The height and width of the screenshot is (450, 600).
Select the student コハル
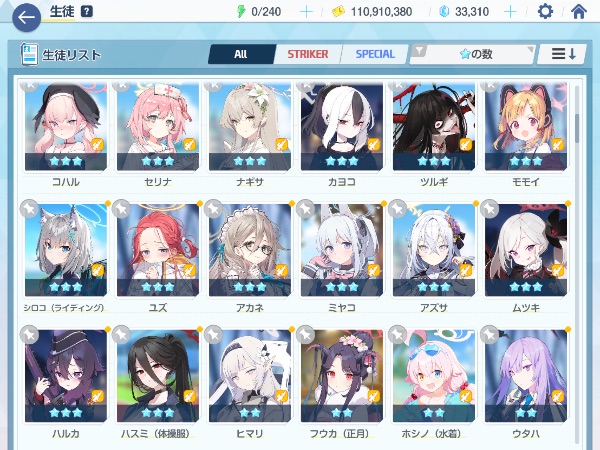tap(66, 130)
